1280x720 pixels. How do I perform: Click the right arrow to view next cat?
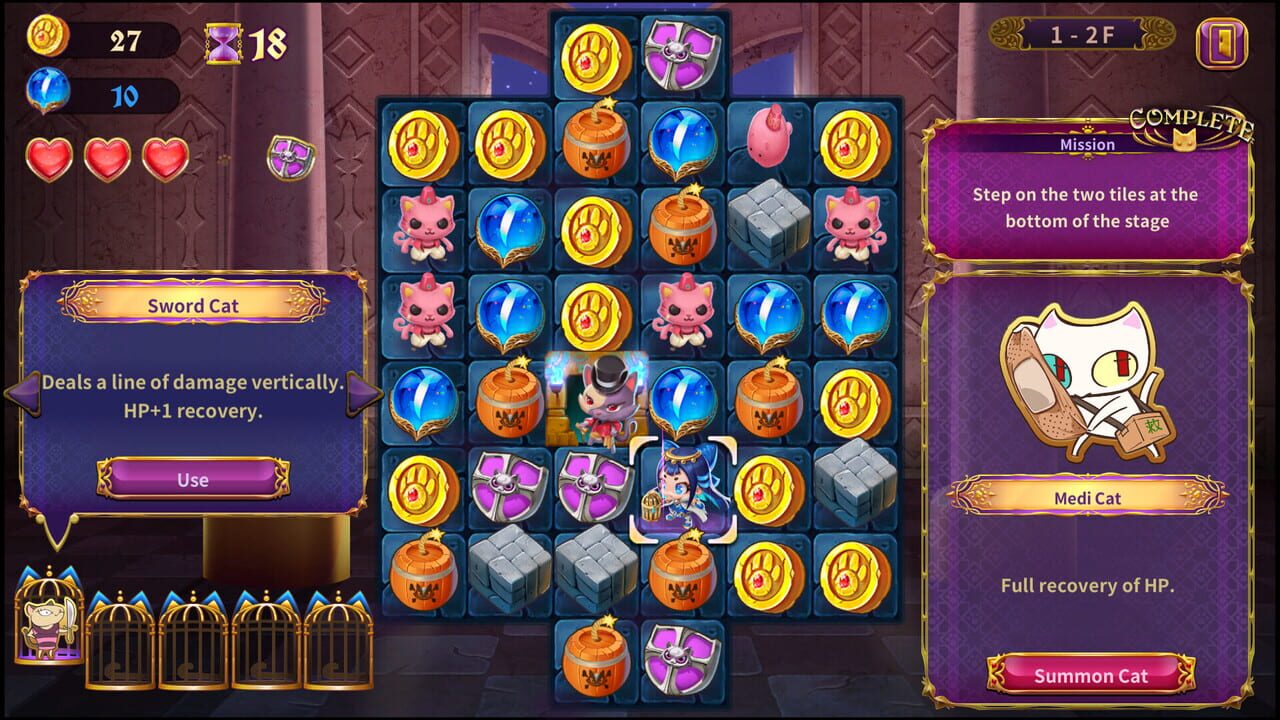coord(357,394)
